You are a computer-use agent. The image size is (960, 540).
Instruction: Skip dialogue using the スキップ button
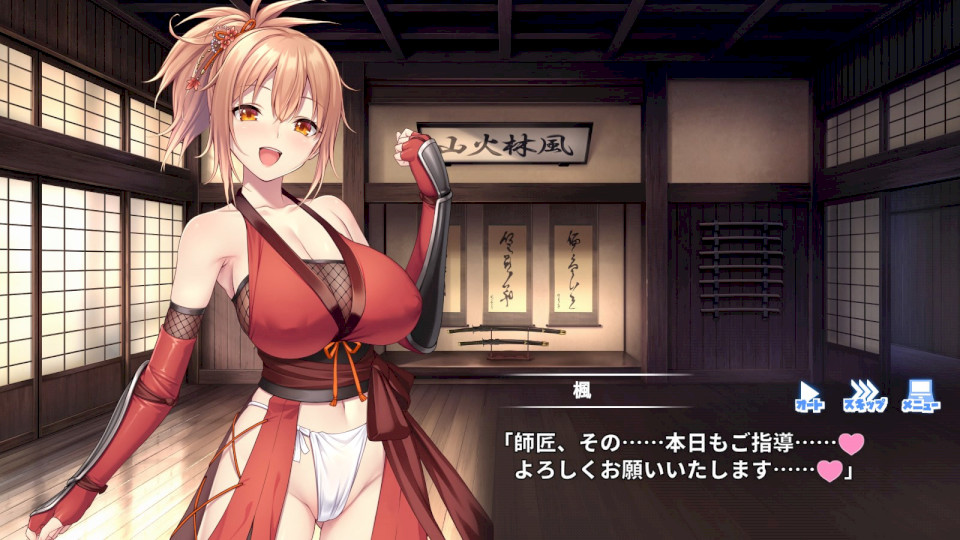click(x=864, y=394)
